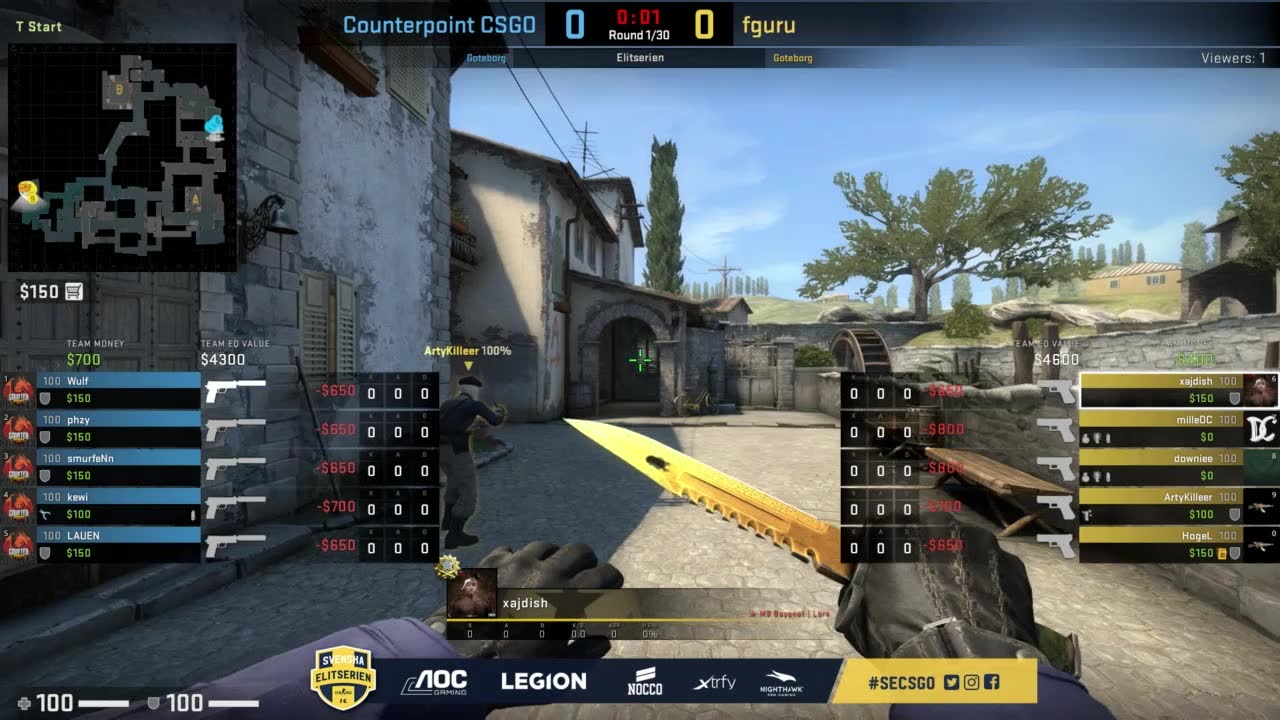This screenshot has width=1280, height=720.
Task: Click the health cross icon in bottom left
Action: pyautogui.click(x=23, y=702)
